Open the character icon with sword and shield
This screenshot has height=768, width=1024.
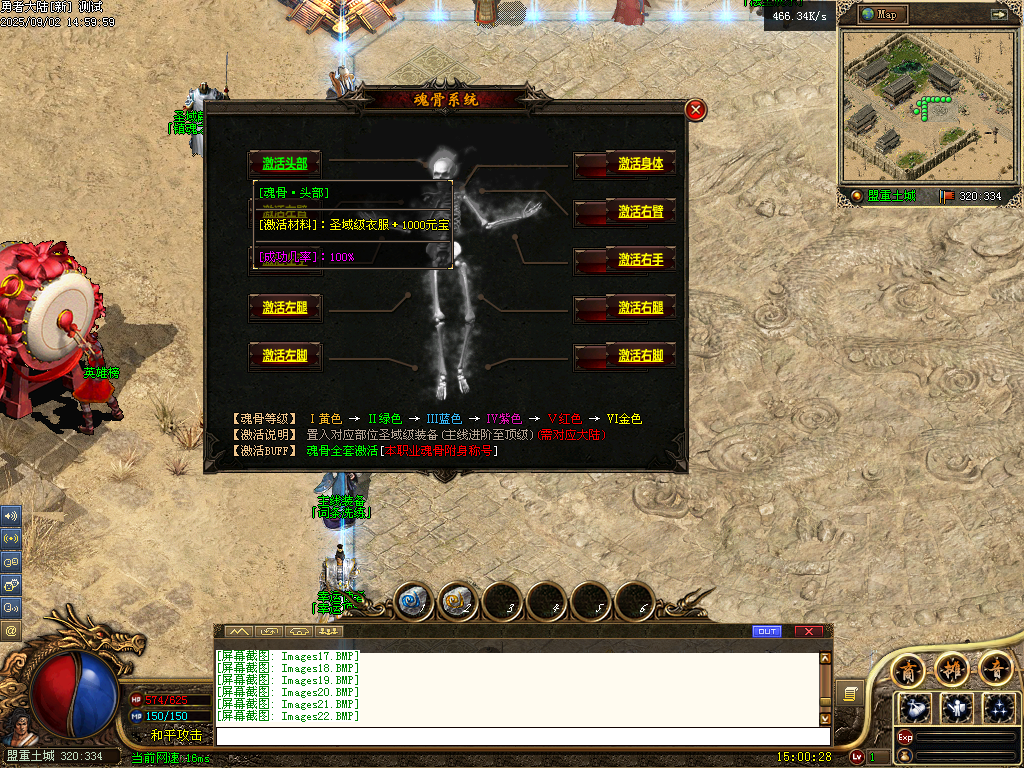point(957,707)
